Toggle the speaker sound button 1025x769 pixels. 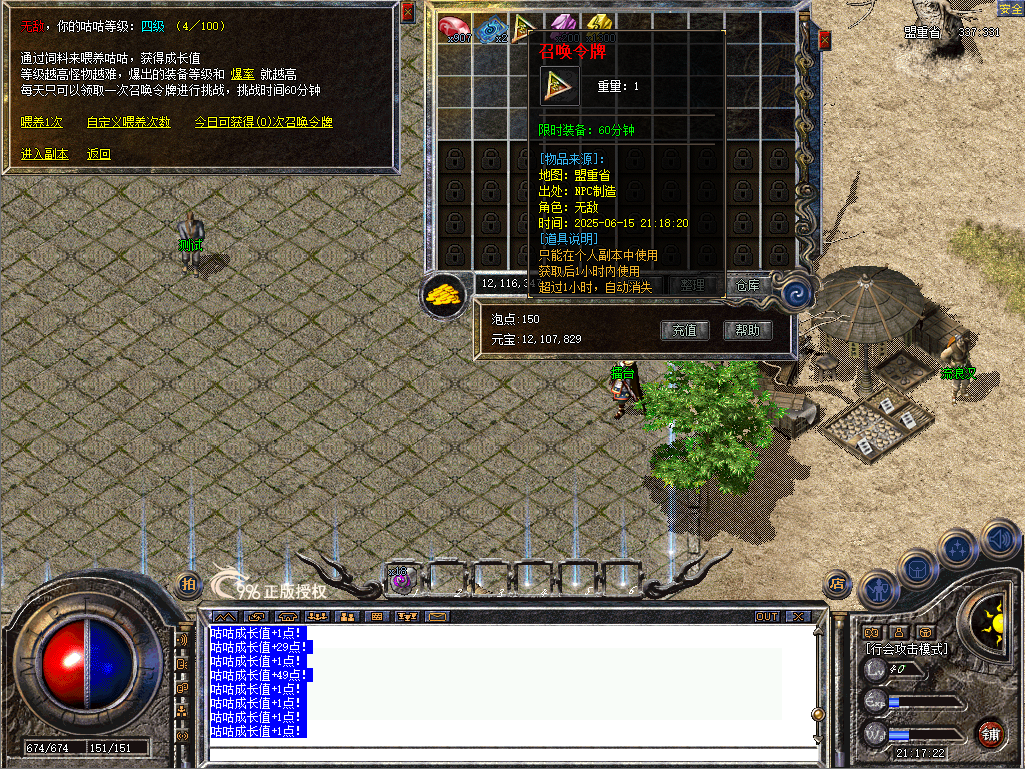click(x=1000, y=541)
